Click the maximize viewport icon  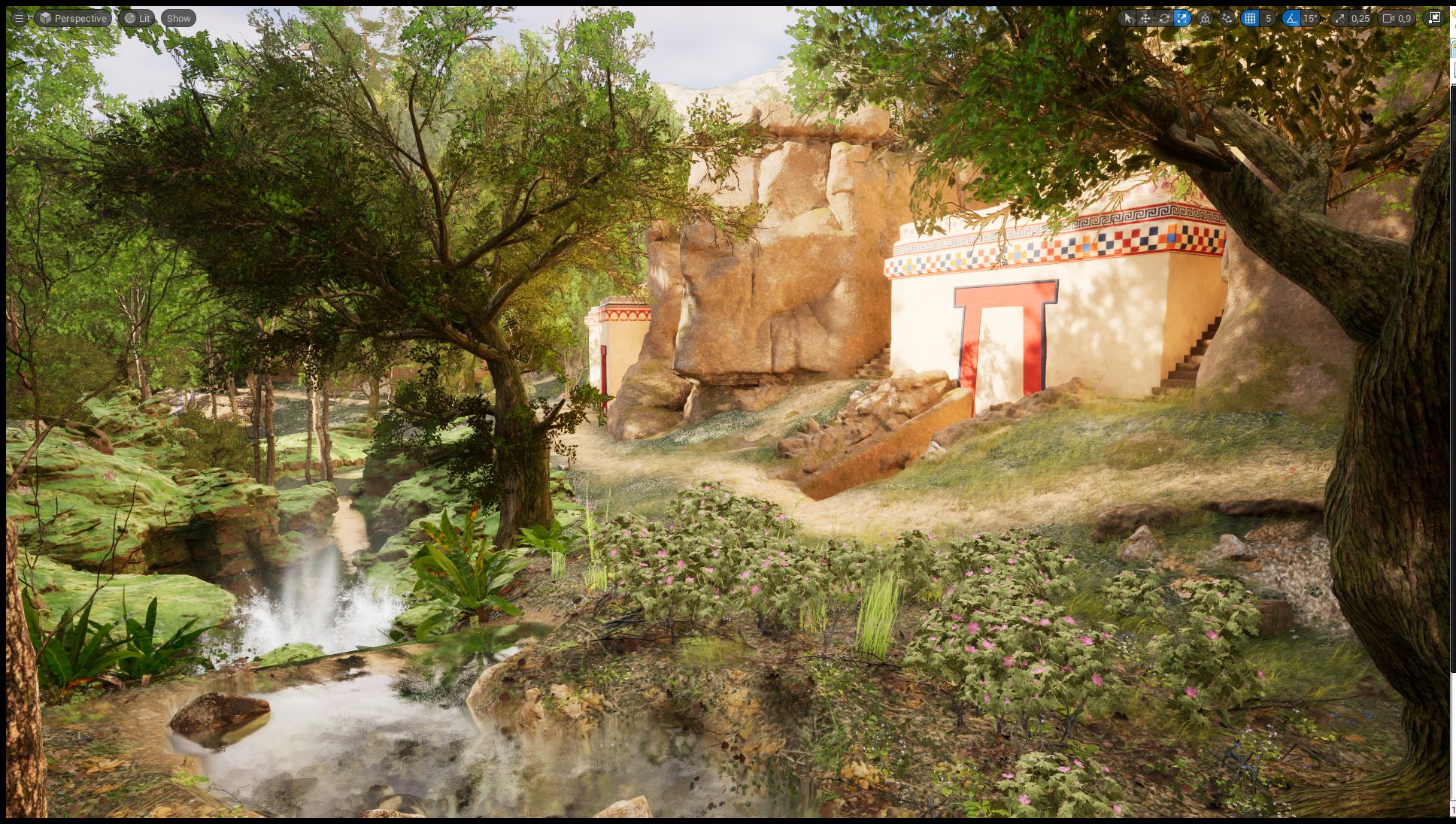[1435, 19]
